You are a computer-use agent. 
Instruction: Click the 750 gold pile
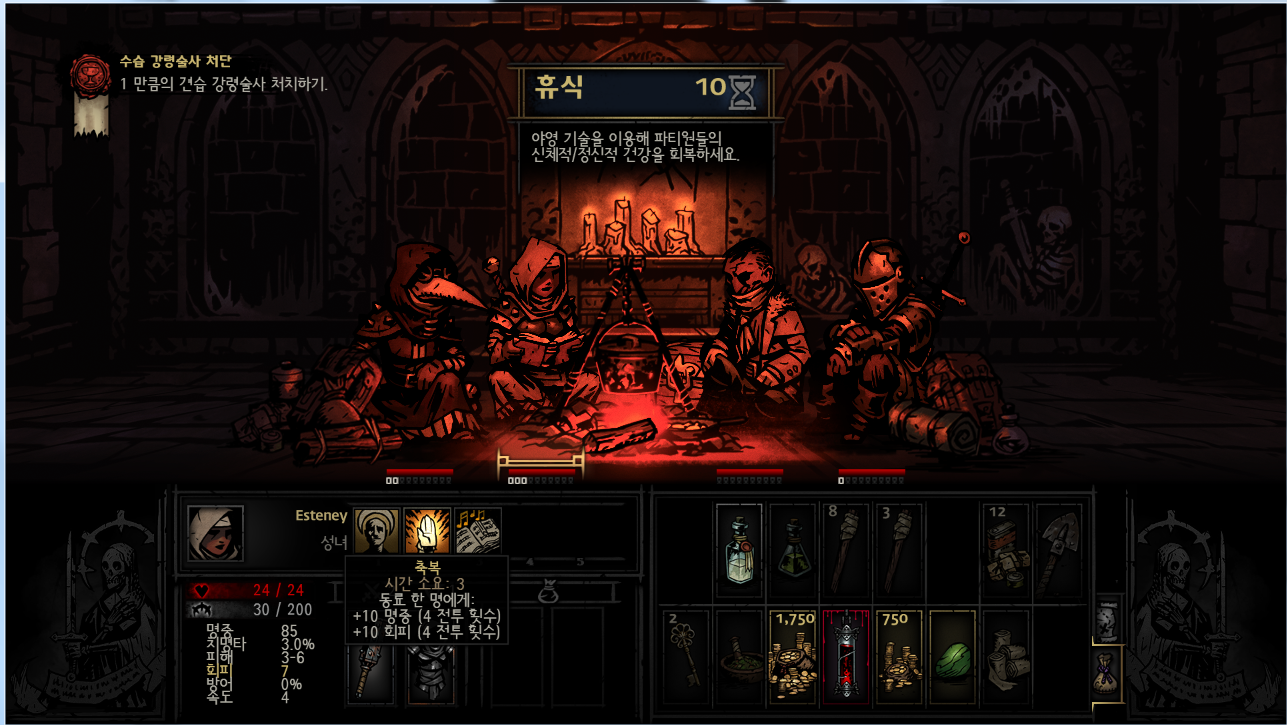click(x=900, y=656)
